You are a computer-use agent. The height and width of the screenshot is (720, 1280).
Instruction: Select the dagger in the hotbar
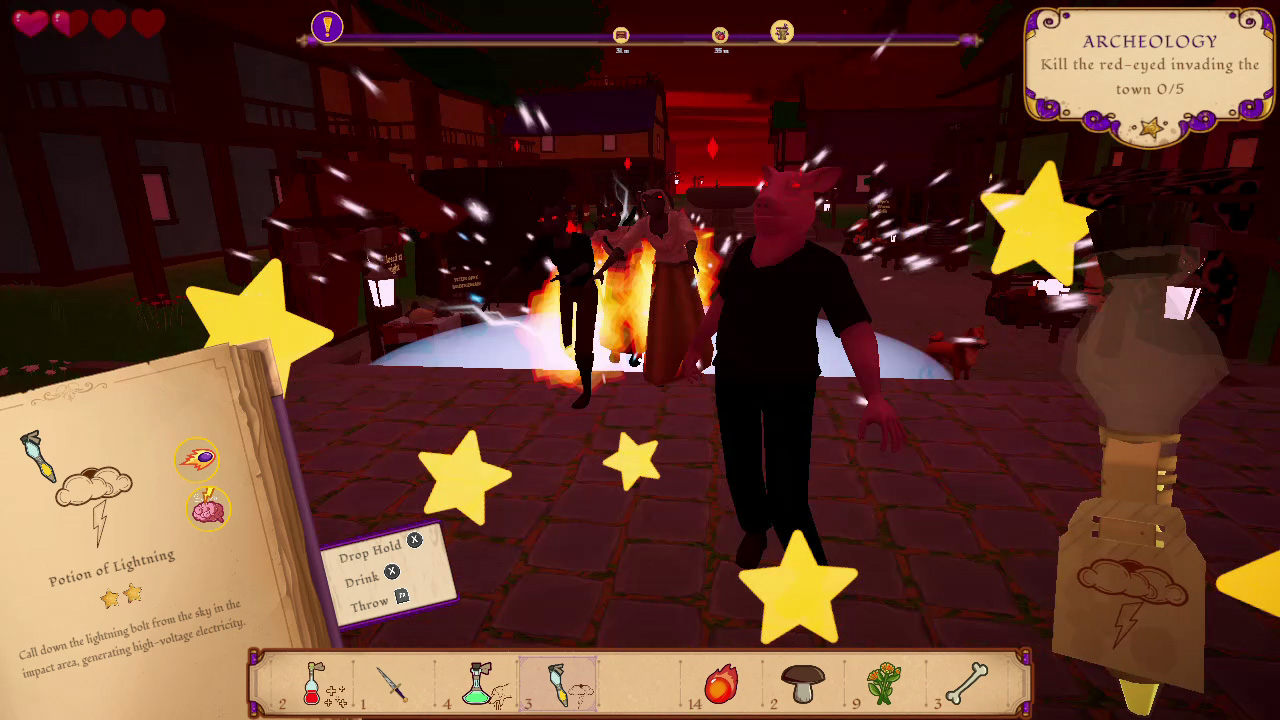392,685
